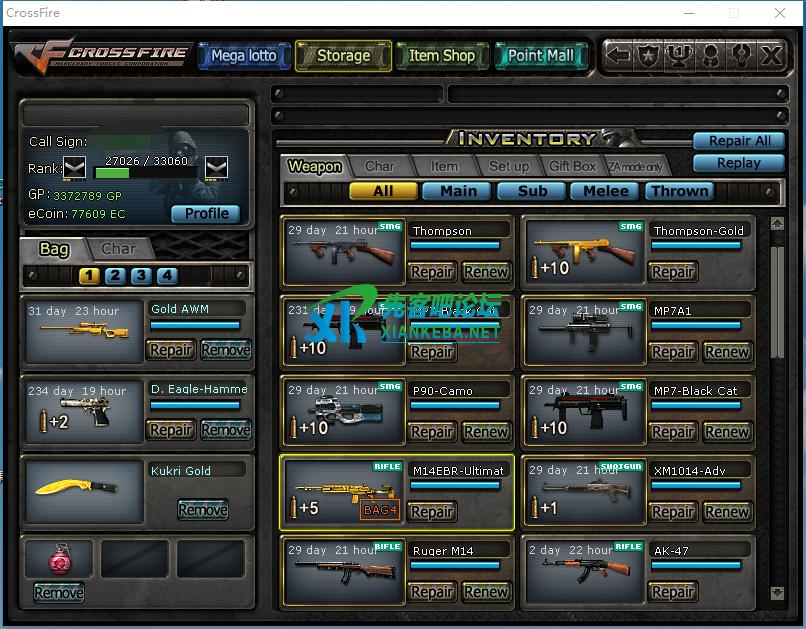The width and height of the screenshot is (806, 629).
Task: Open the Point Mall
Action: (540, 56)
